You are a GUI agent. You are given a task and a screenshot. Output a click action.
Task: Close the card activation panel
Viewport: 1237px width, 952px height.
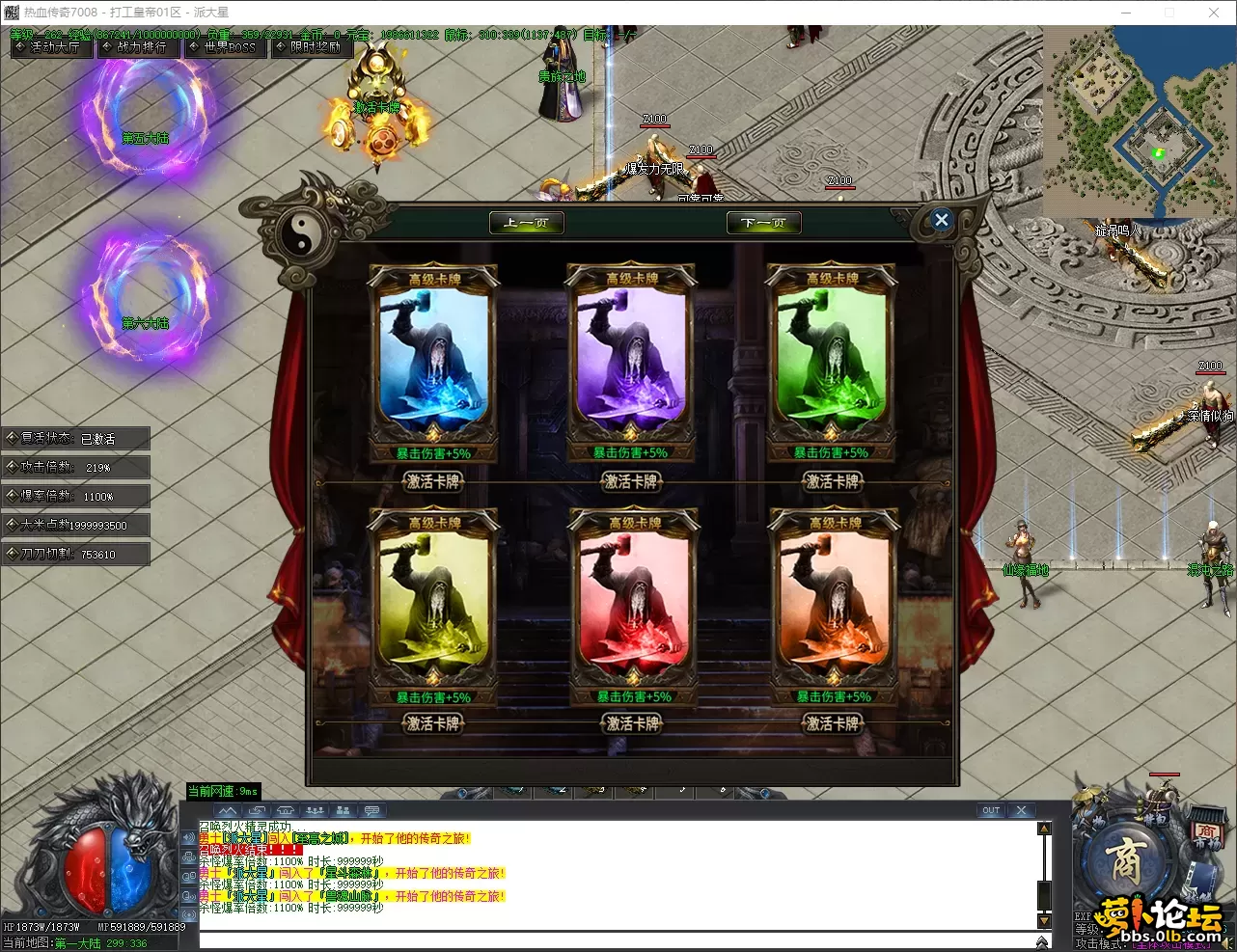pos(941,220)
